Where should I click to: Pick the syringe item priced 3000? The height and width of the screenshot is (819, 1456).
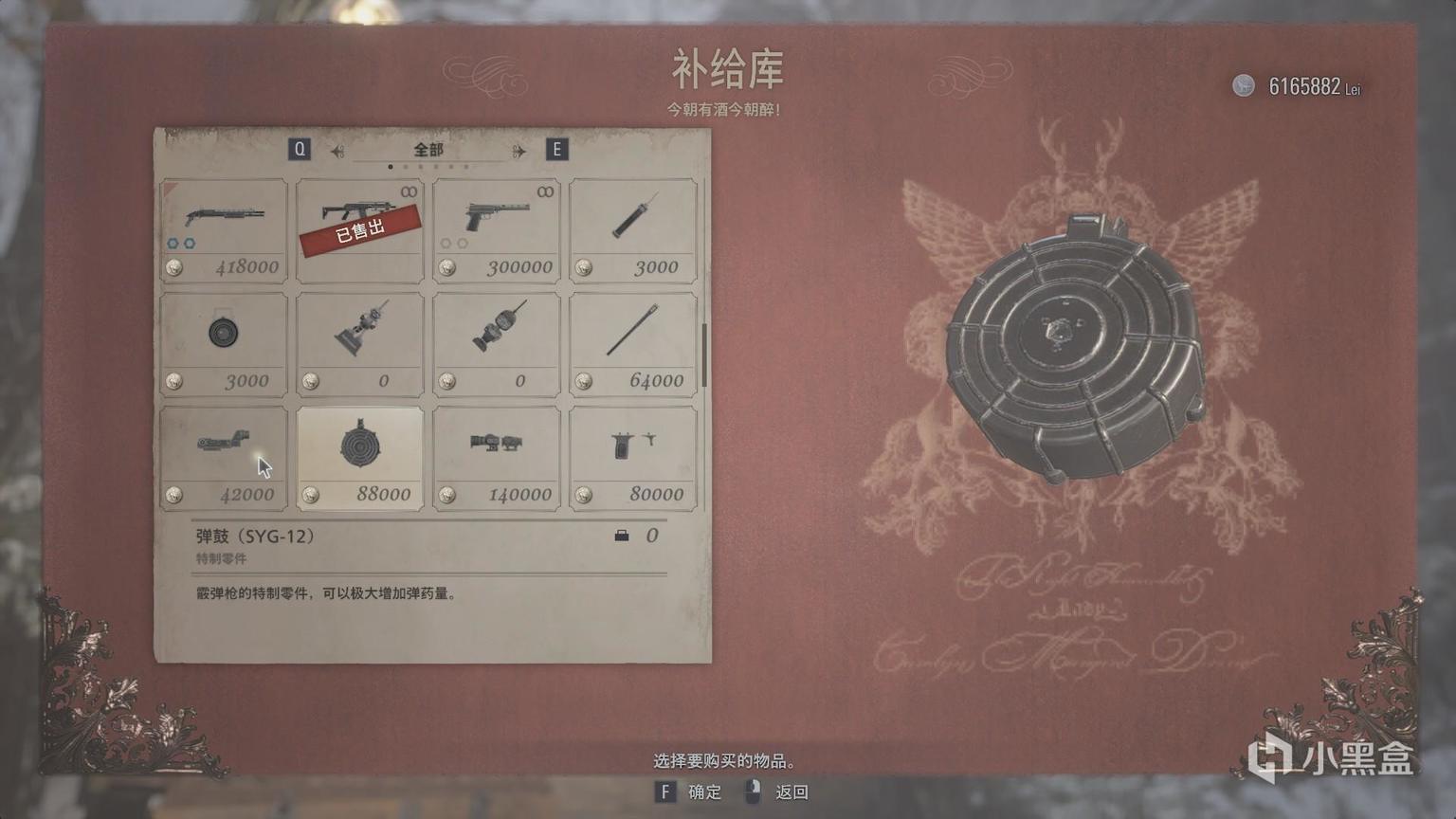point(632,227)
